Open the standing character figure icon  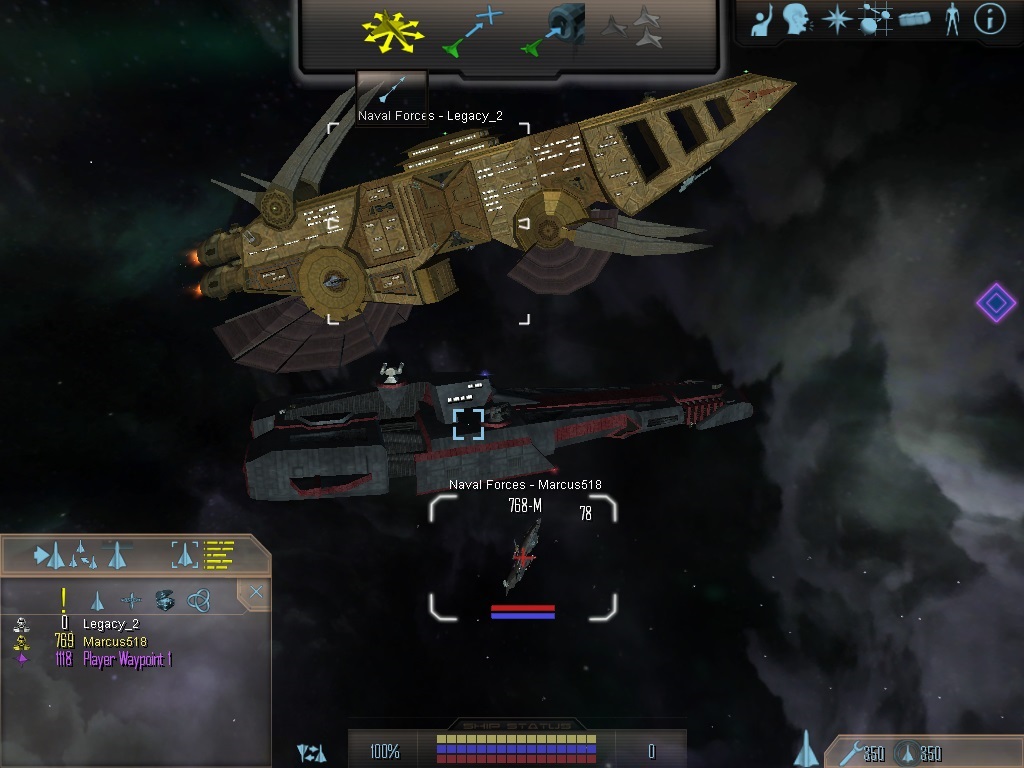952,20
